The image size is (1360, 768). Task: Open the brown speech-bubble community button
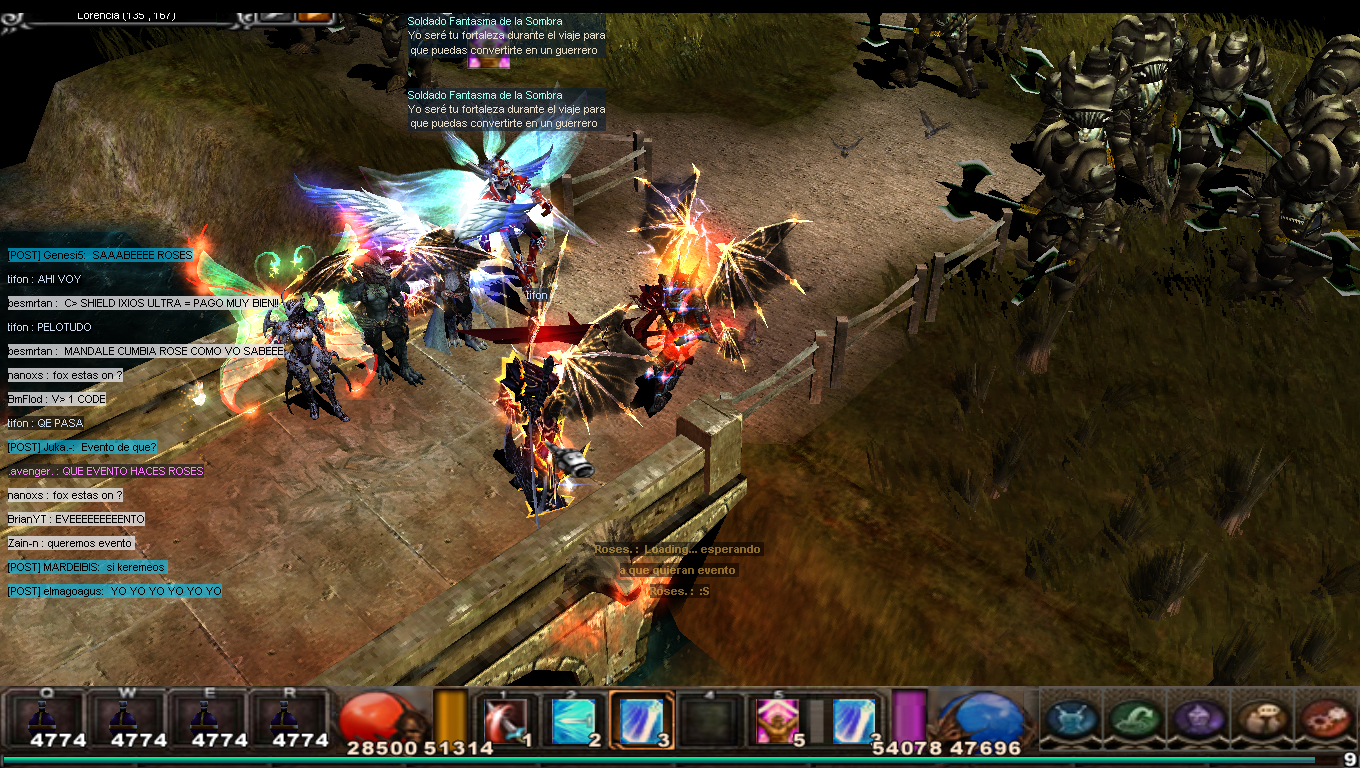click(x=1260, y=718)
